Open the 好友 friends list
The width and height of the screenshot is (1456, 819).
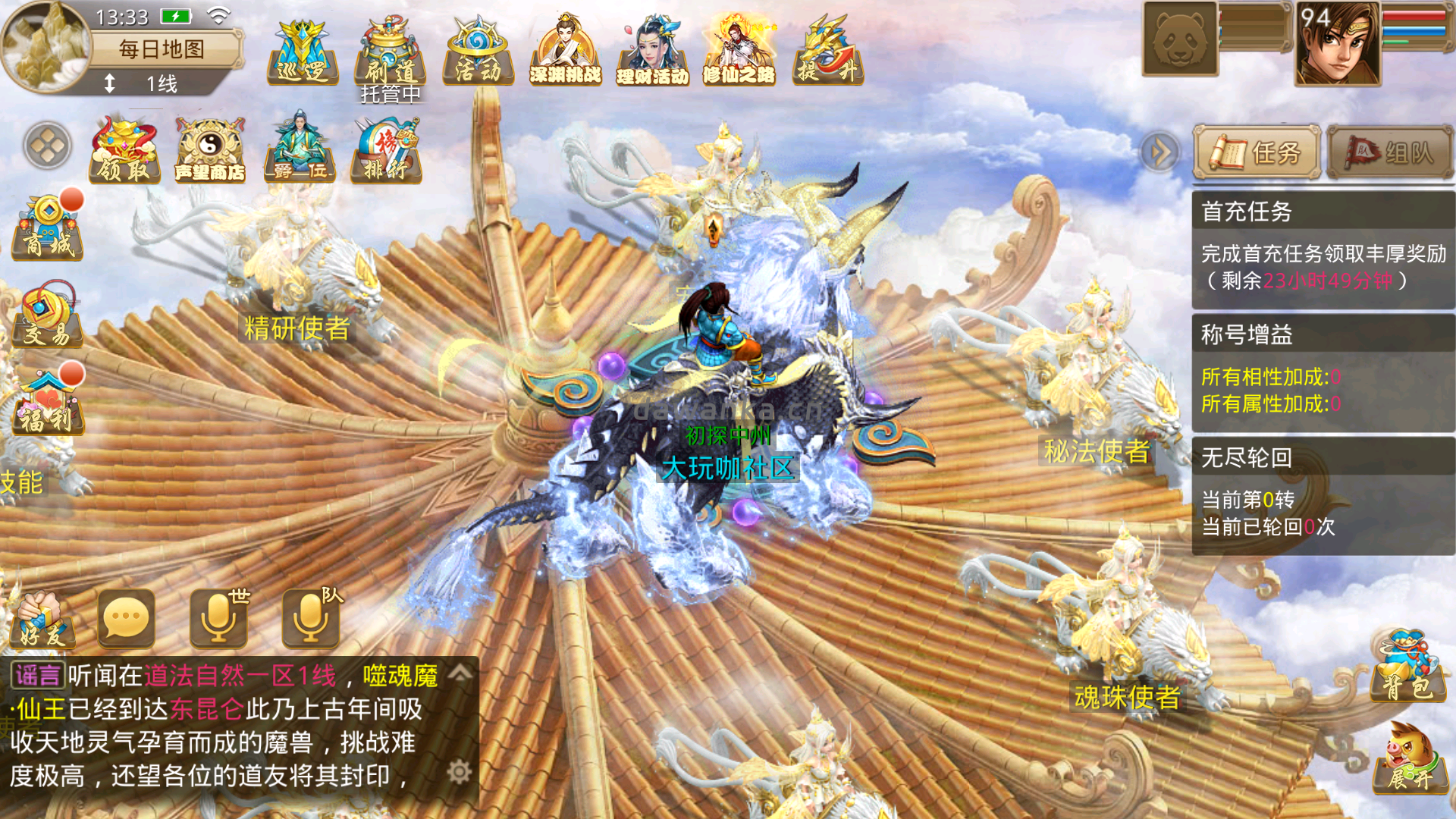click(x=43, y=620)
